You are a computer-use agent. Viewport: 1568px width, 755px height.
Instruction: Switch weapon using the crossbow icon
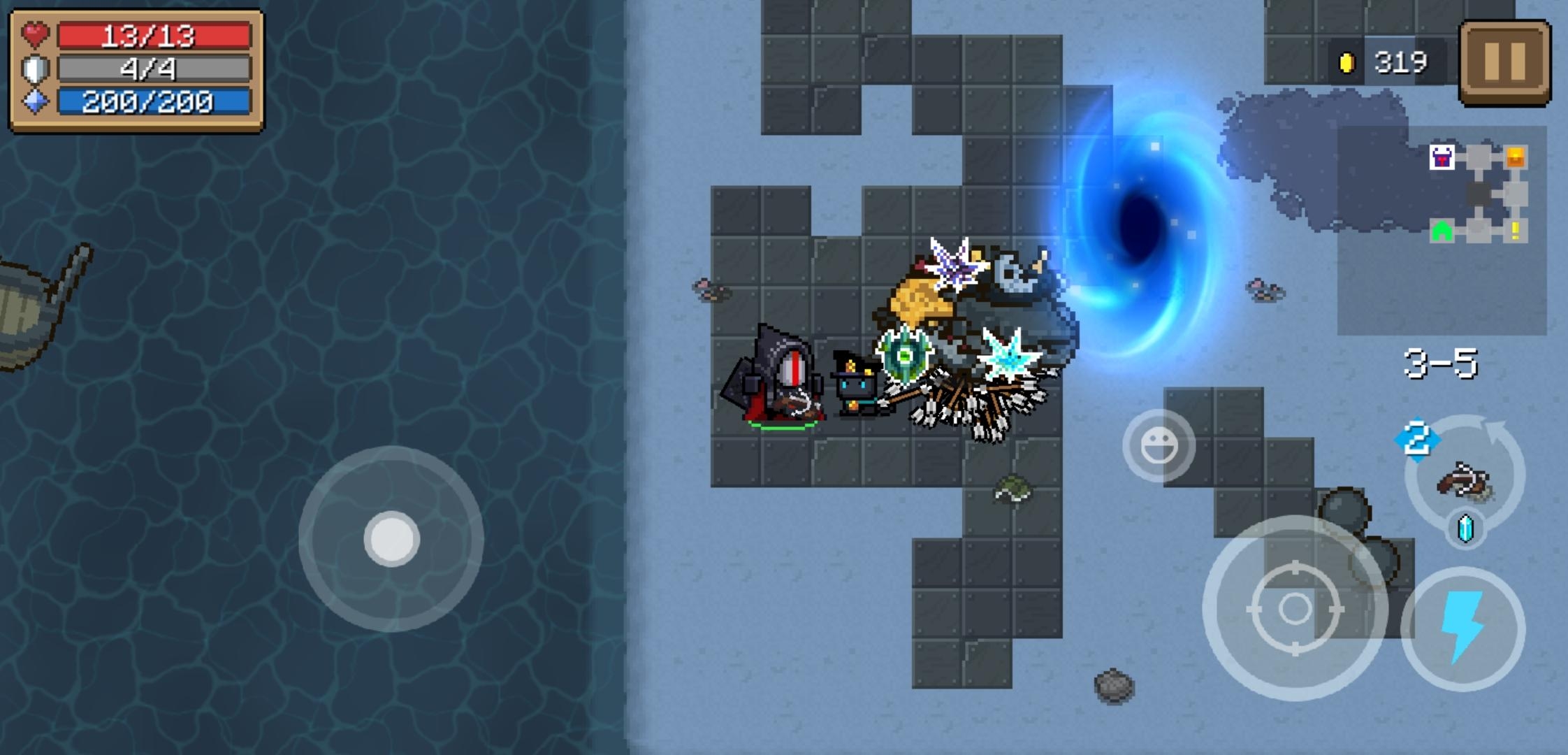(1465, 479)
